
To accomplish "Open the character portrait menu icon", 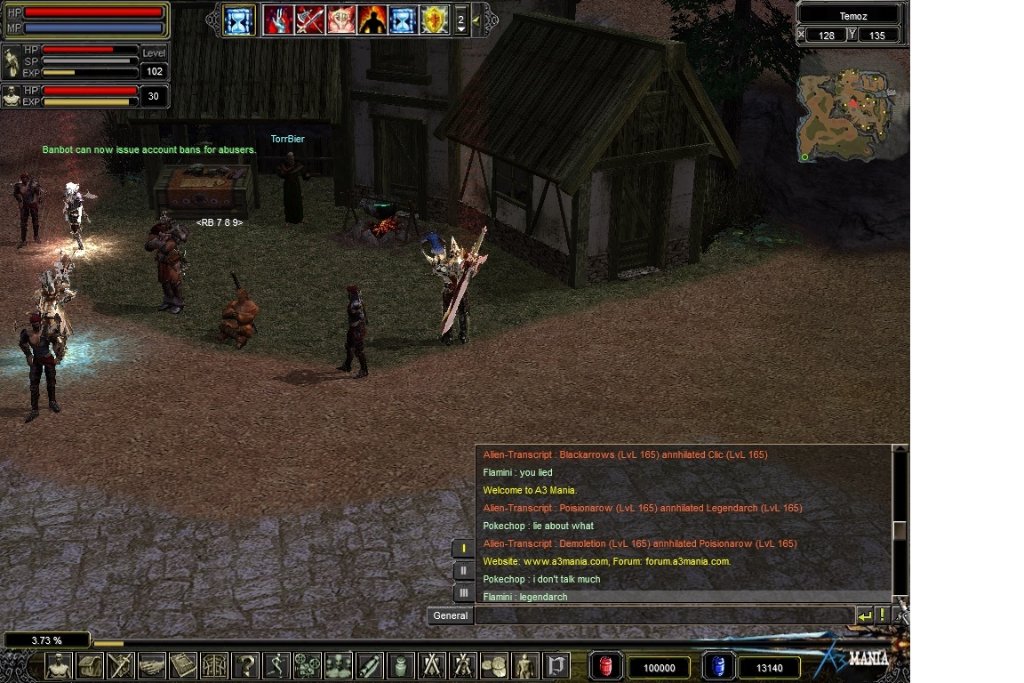I will click(x=60, y=665).
